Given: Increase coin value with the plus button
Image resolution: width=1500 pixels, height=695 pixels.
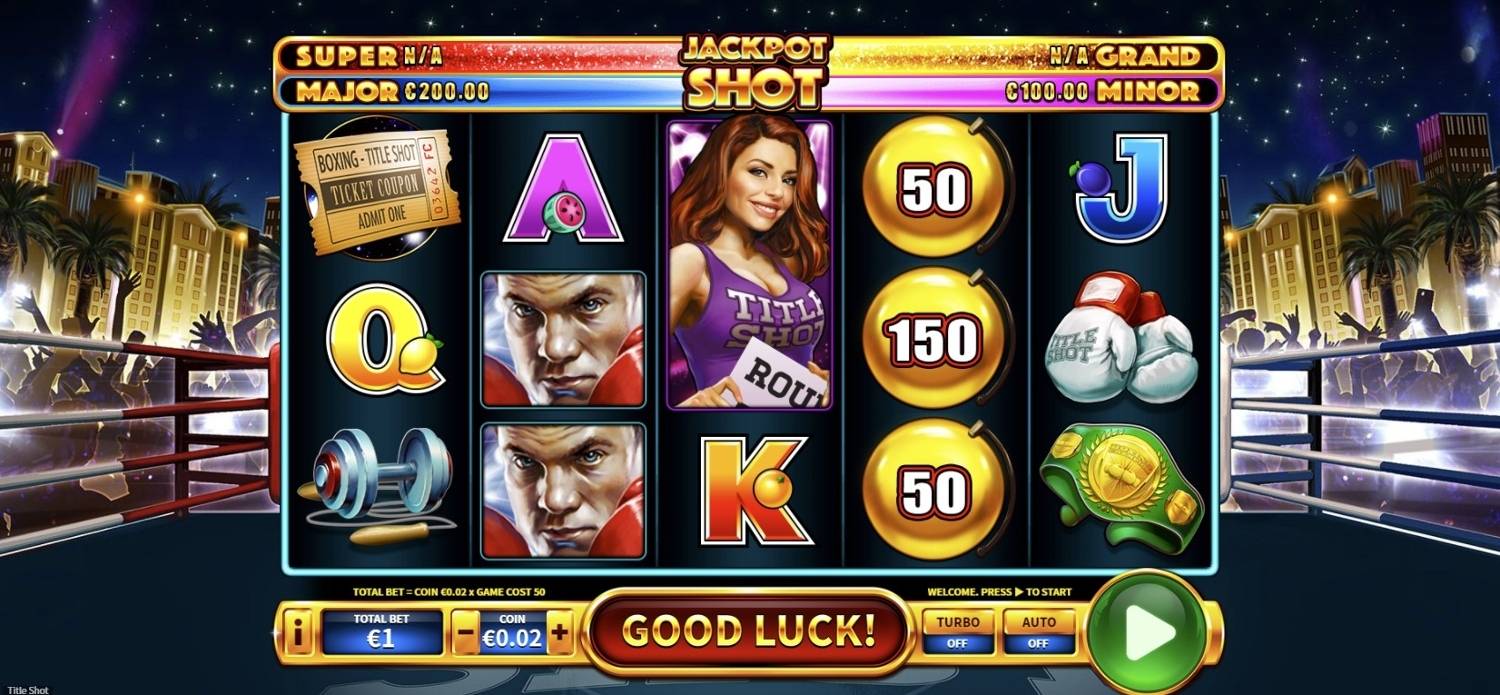Looking at the screenshot, I should click(560, 632).
